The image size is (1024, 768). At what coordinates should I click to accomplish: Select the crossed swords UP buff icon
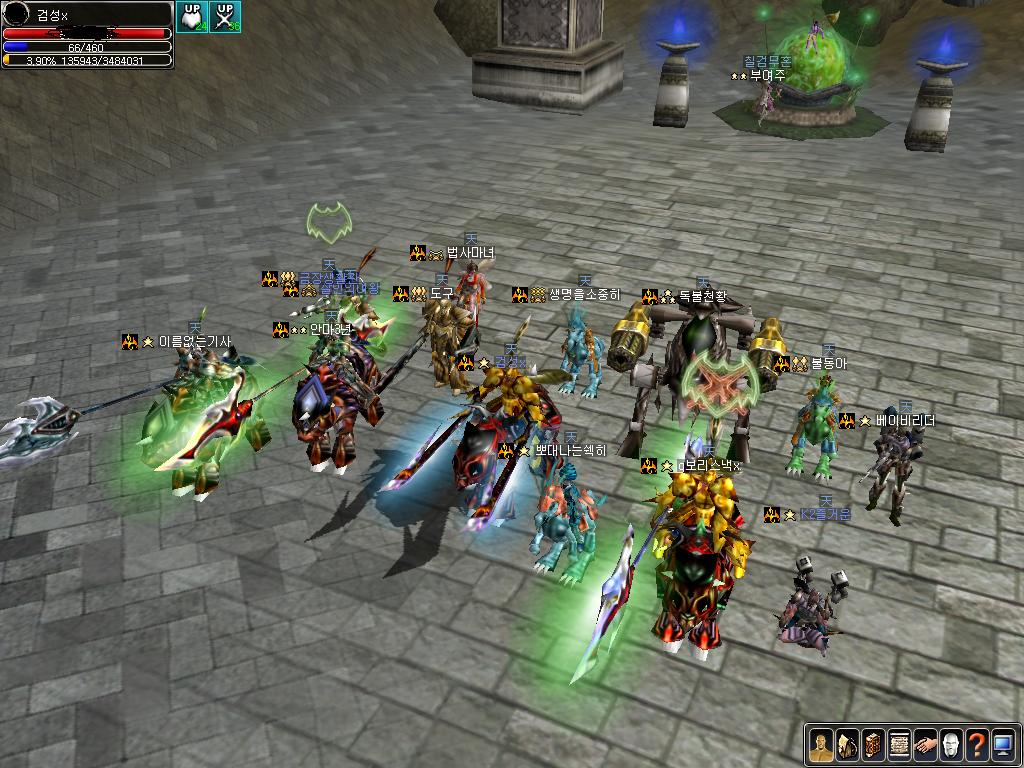[225, 16]
